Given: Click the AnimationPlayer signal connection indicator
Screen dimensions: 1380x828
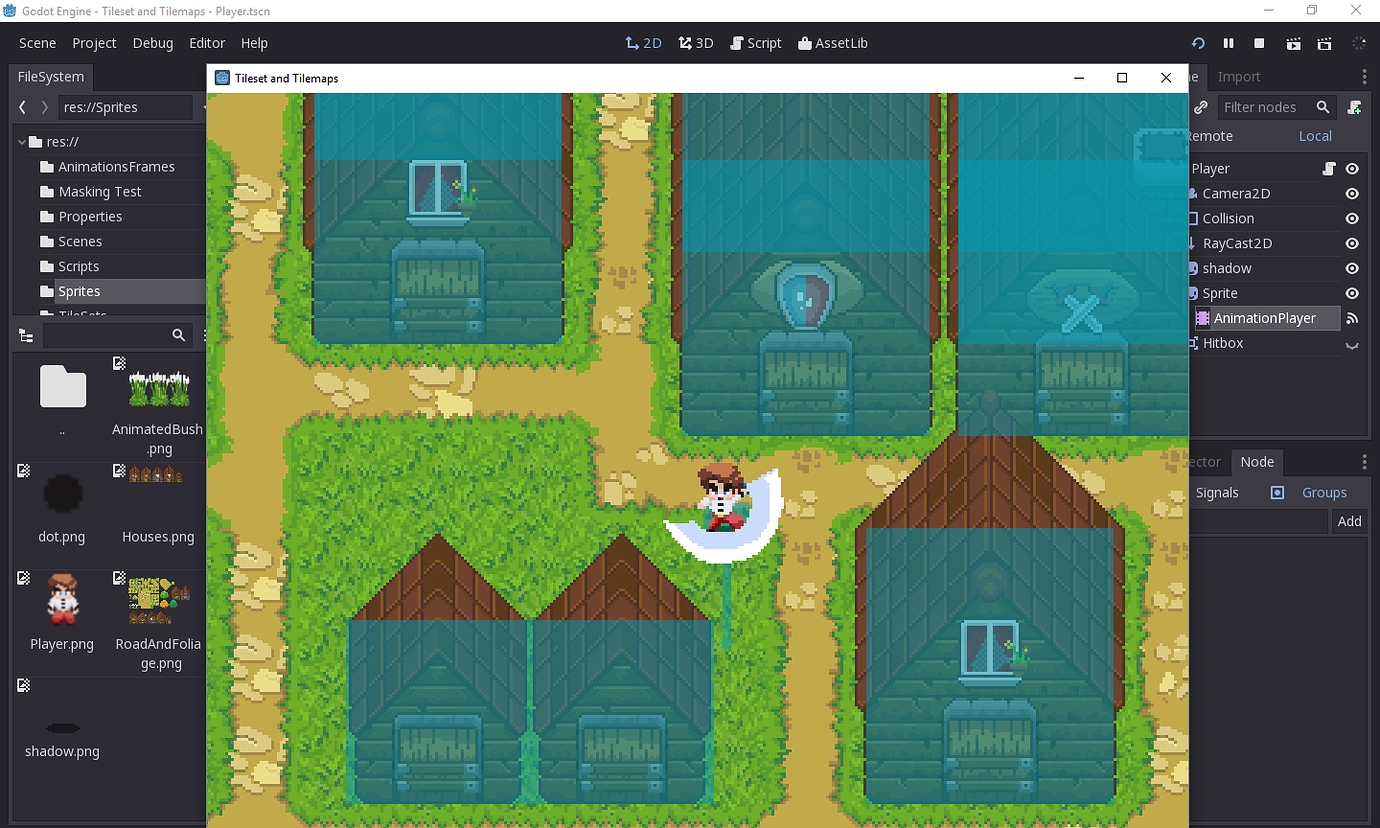Looking at the screenshot, I should [x=1351, y=318].
